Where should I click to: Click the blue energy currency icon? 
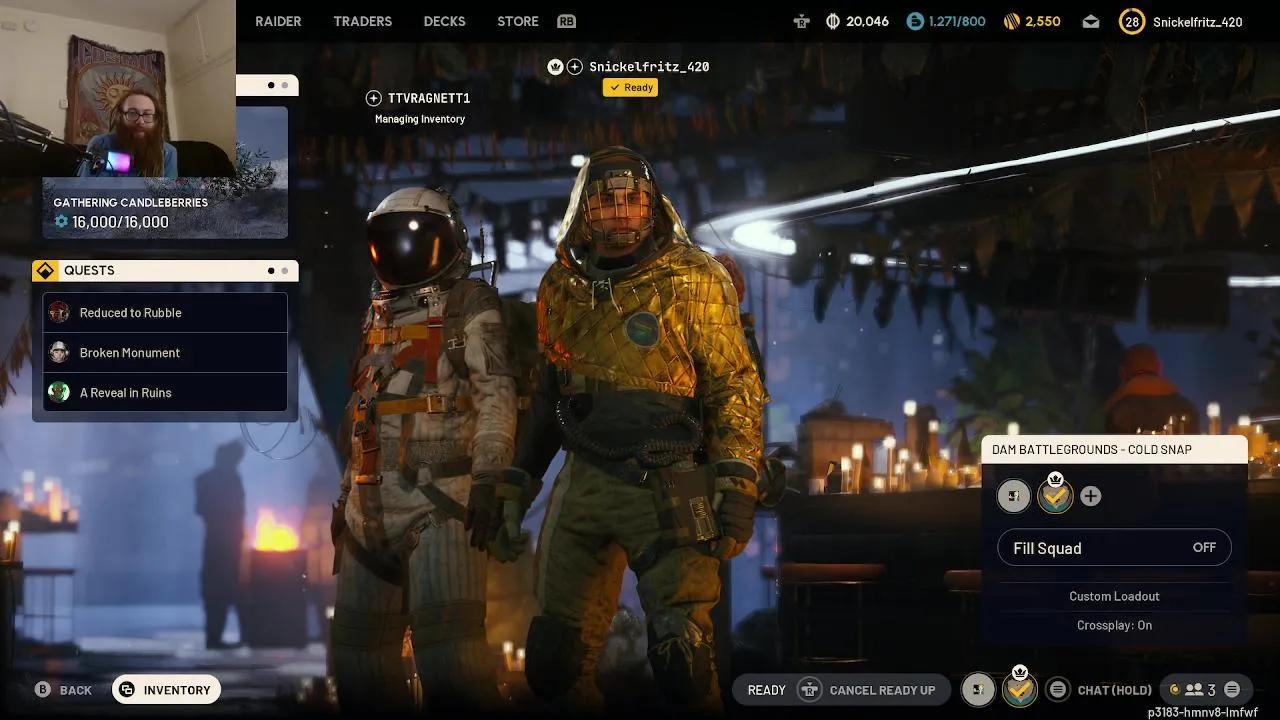point(913,21)
